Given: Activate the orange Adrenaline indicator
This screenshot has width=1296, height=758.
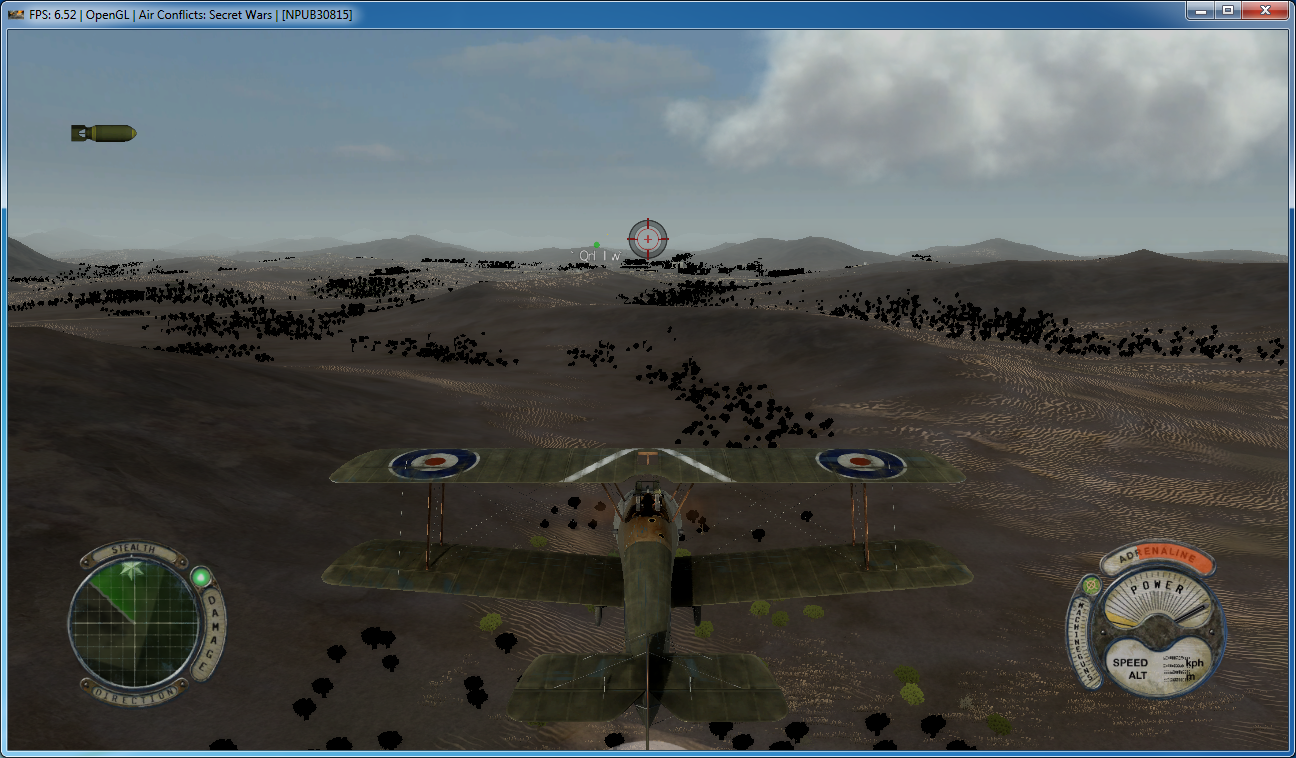Looking at the screenshot, I should (x=1157, y=559).
